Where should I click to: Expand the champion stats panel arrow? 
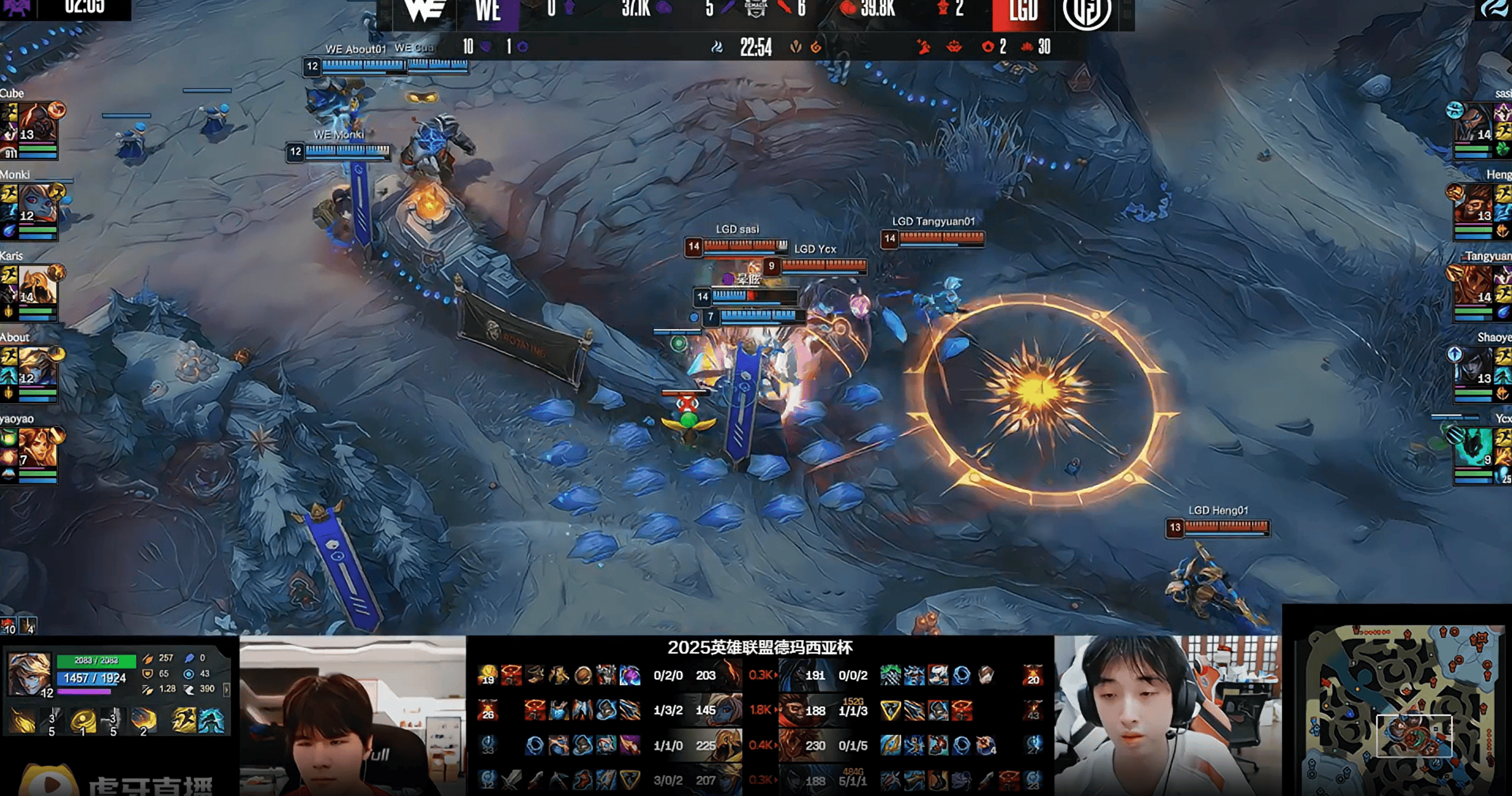pos(226,689)
